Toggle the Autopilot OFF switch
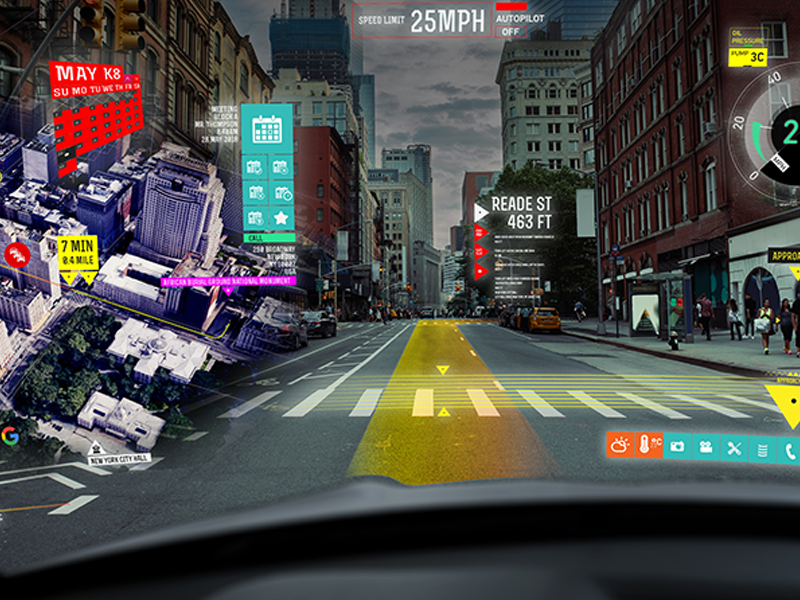The height and width of the screenshot is (600, 800). tap(511, 31)
